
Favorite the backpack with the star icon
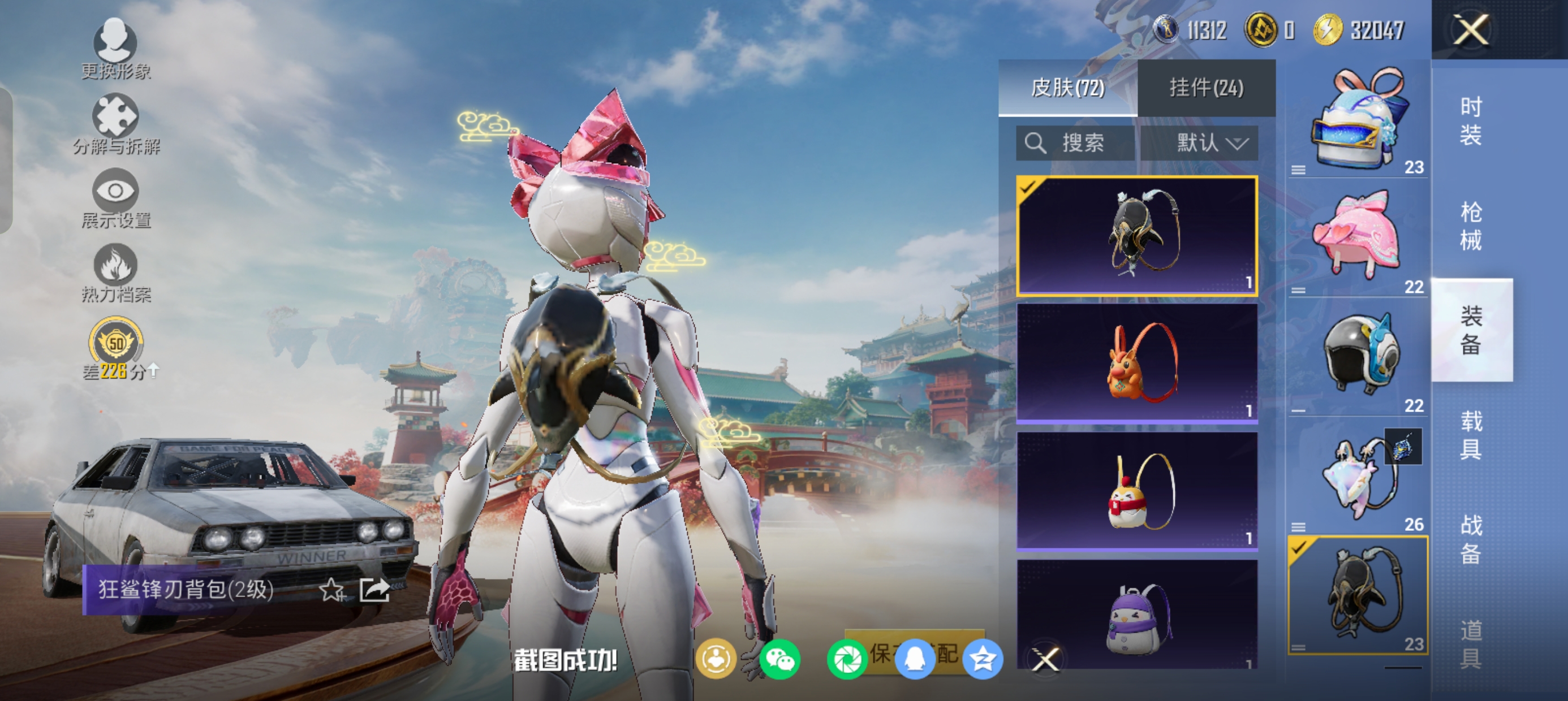pos(331,590)
